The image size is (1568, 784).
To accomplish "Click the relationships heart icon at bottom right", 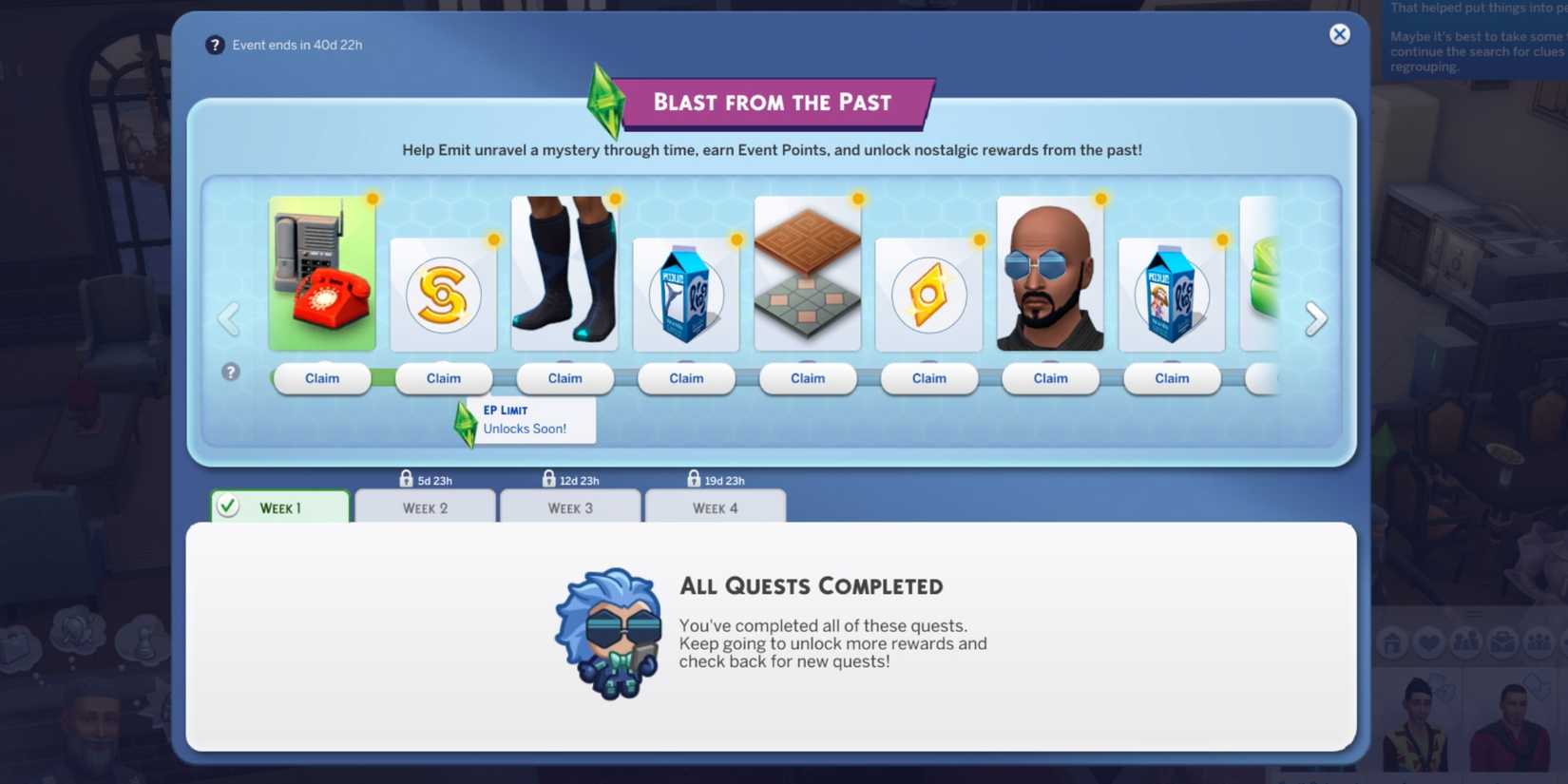I will [x=1427, y=642].
